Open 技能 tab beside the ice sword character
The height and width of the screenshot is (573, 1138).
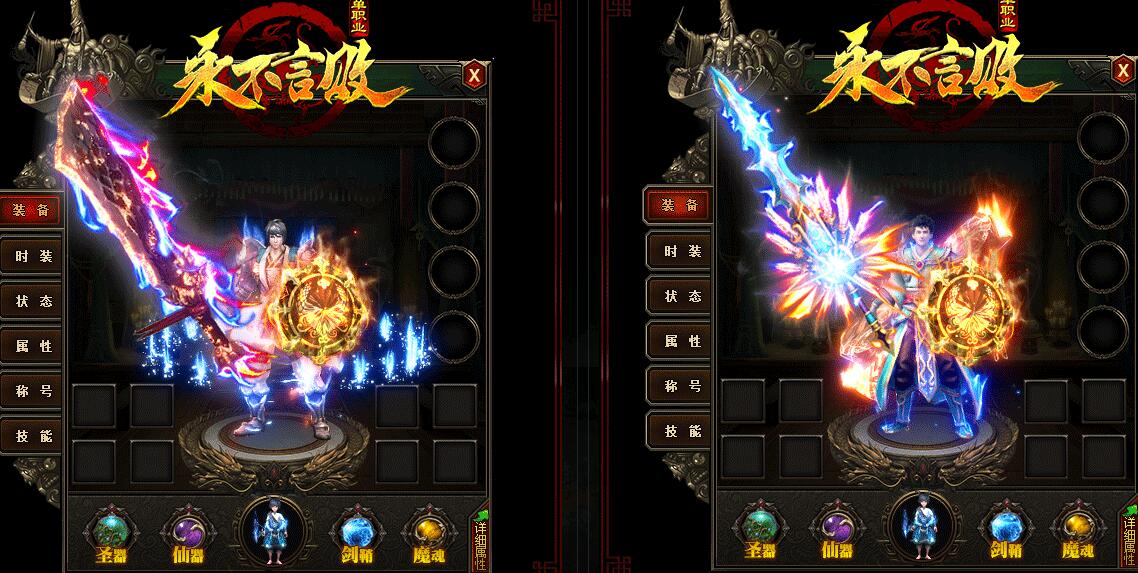click(x=681, y=431)
